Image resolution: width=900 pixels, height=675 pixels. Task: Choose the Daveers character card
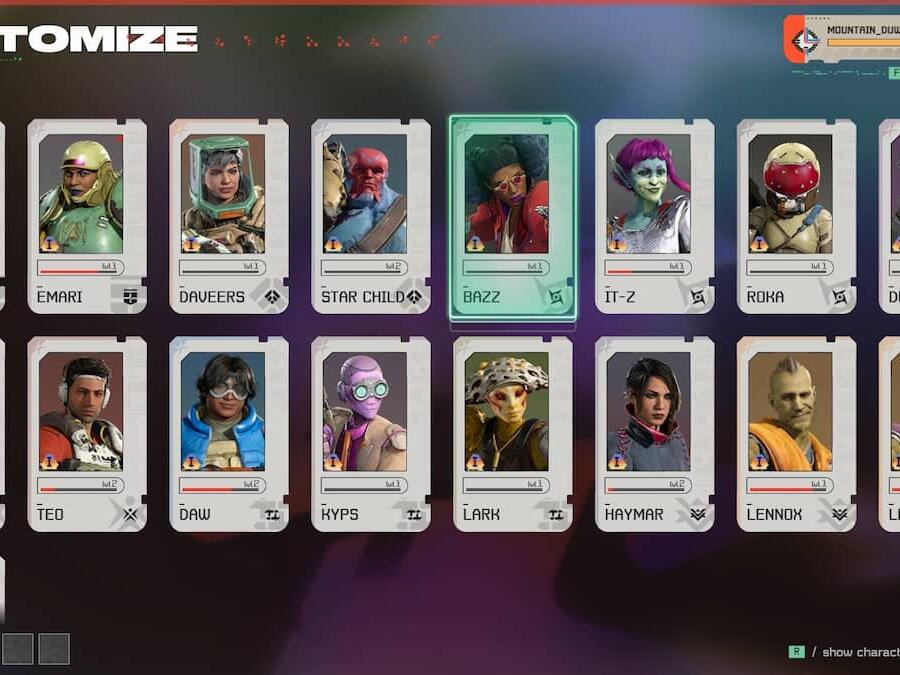(x=229, y=215)
